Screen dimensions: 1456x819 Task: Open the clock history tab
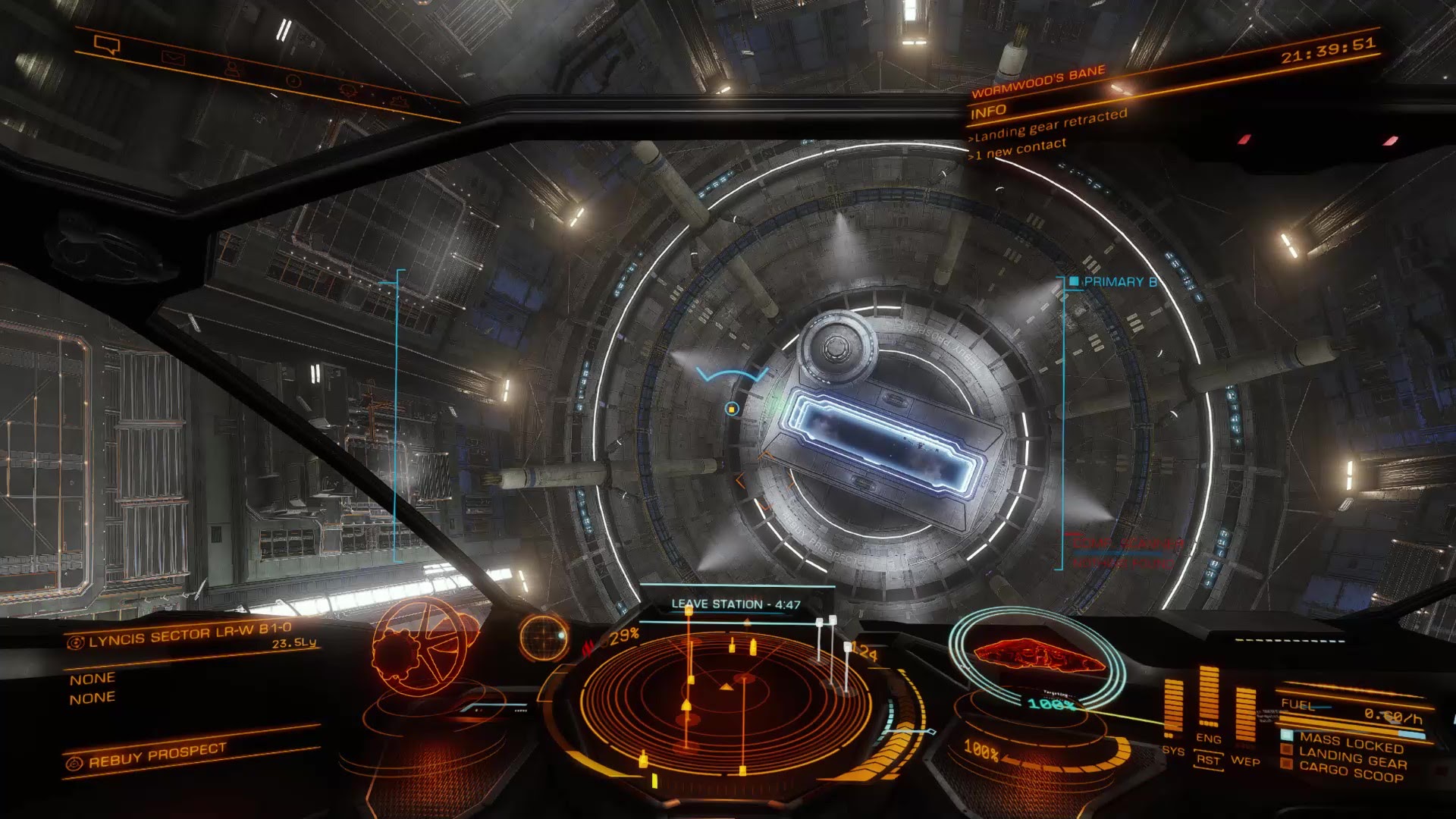pyautogui.click(x=293, y=80)
